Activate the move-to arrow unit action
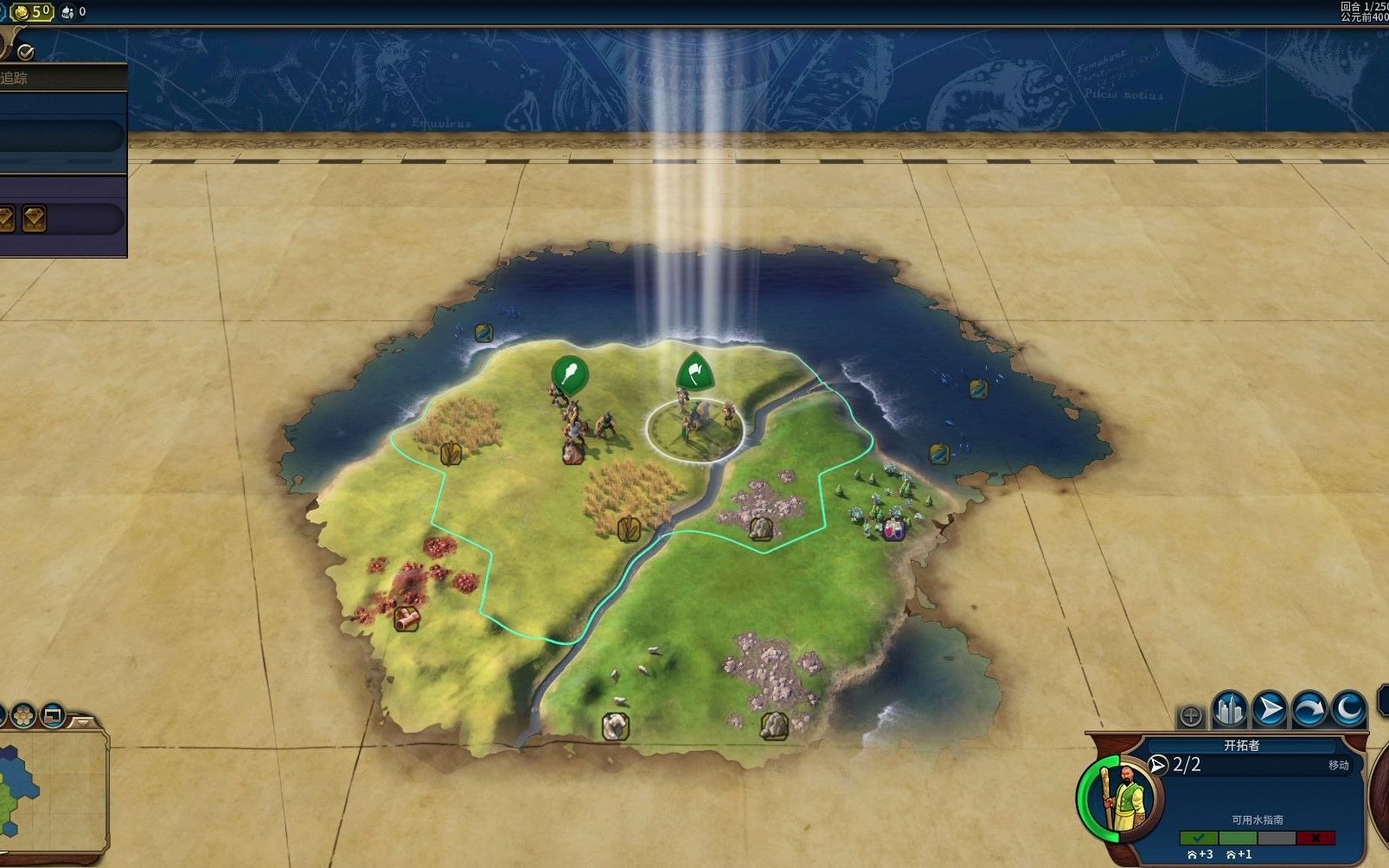This screenshot has width=1389, height=868. (x=1269, y=710)
